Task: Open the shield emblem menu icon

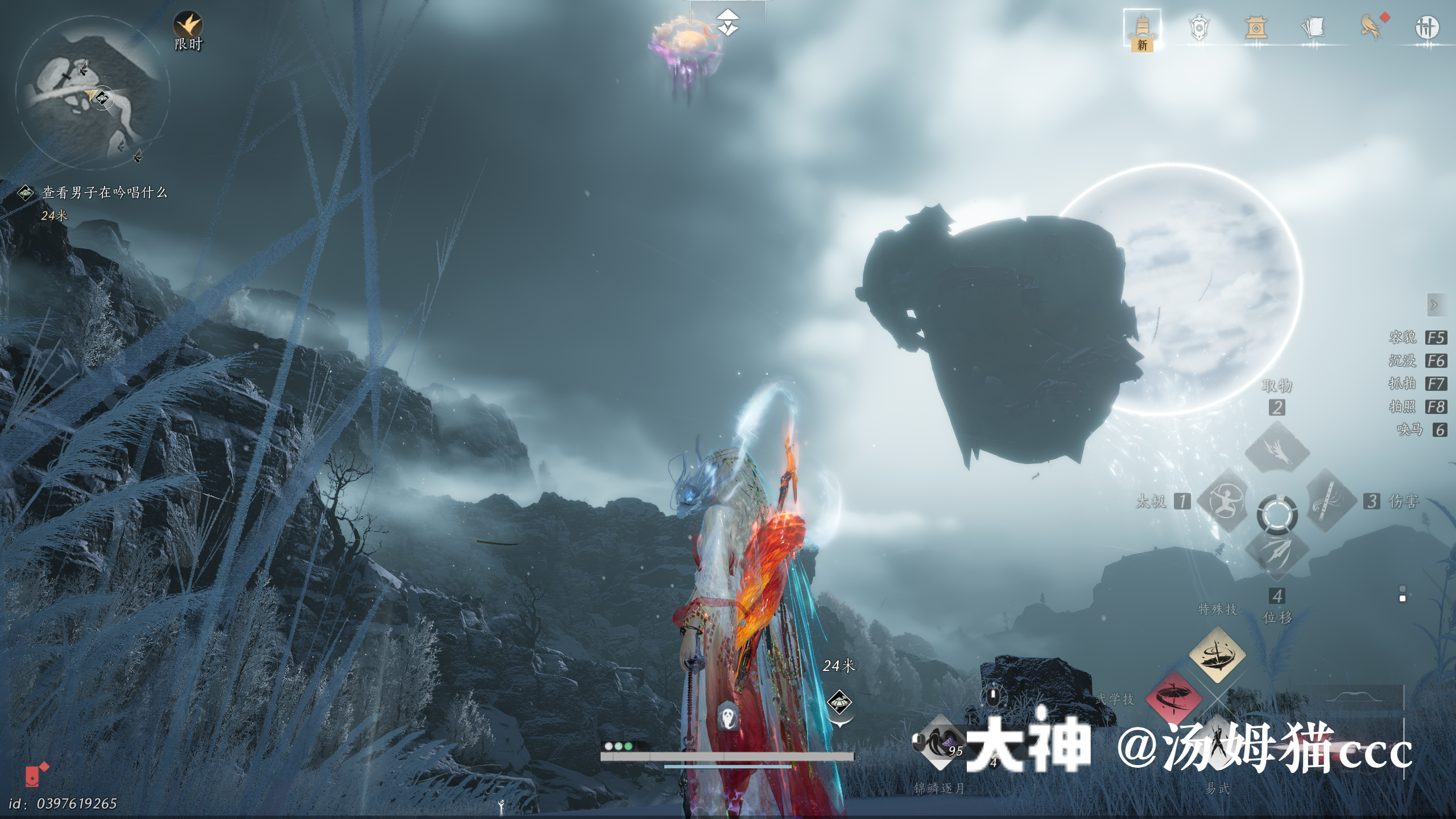Action: 1199,27
